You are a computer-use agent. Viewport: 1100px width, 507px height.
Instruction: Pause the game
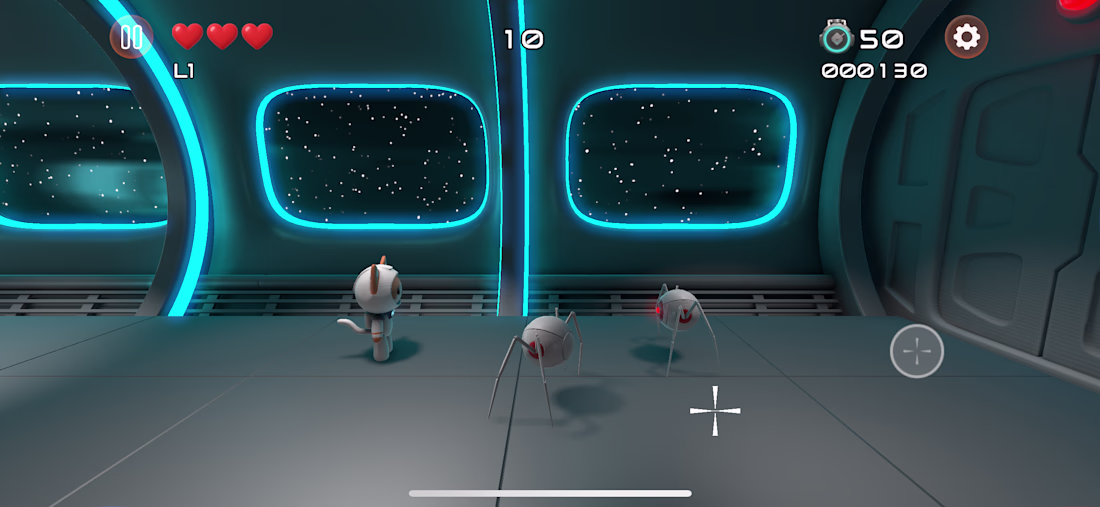[x=131, y=38]
